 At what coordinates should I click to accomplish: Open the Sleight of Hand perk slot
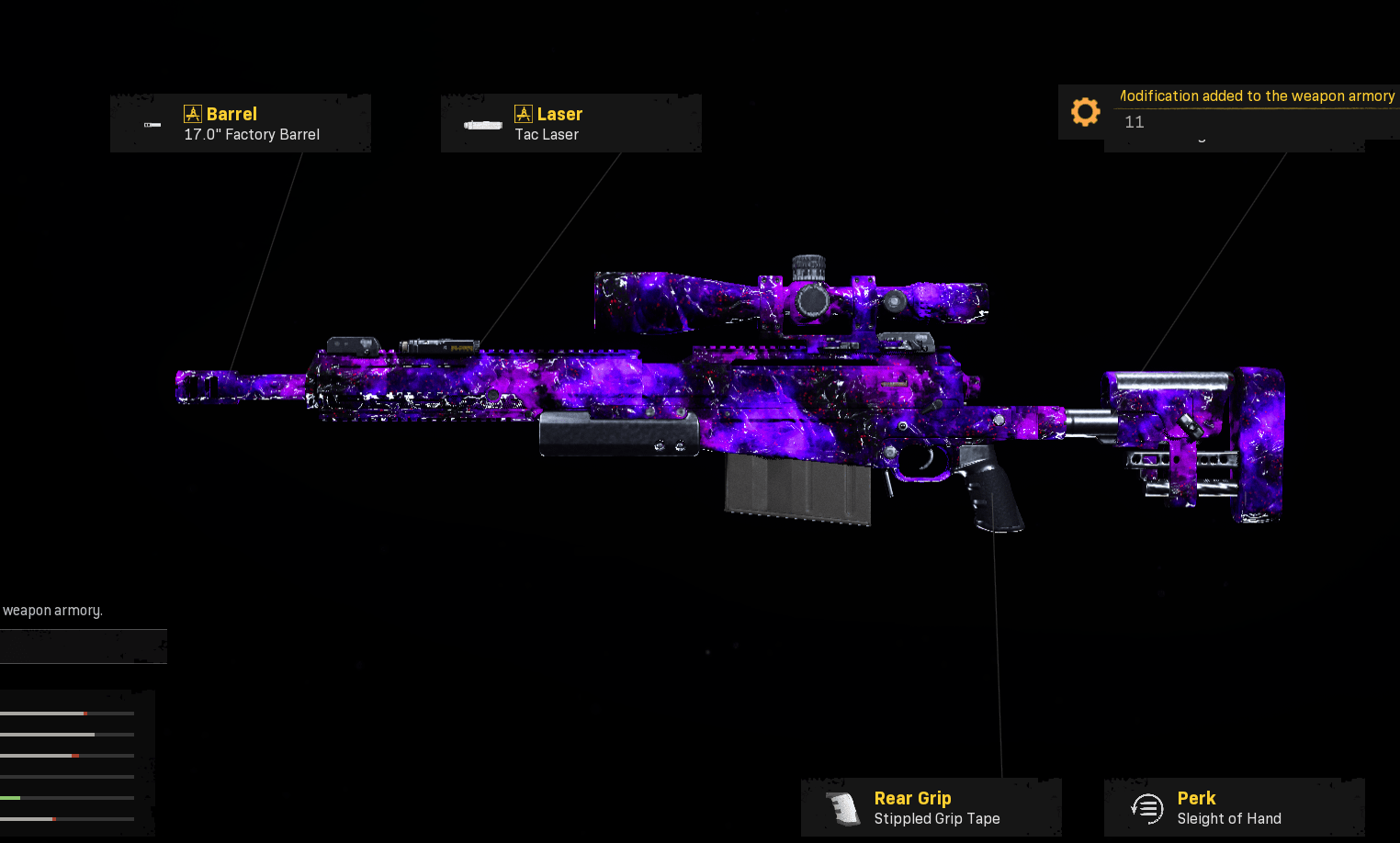tap(1234, 807)
